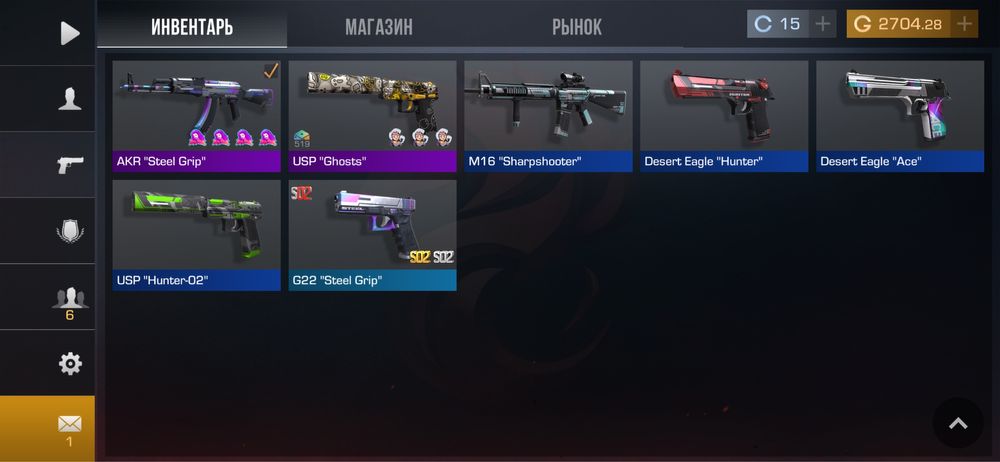Select the AKR "Steel Grip" skin
This screenshot has height=462, width=1000.
[196, 116]
